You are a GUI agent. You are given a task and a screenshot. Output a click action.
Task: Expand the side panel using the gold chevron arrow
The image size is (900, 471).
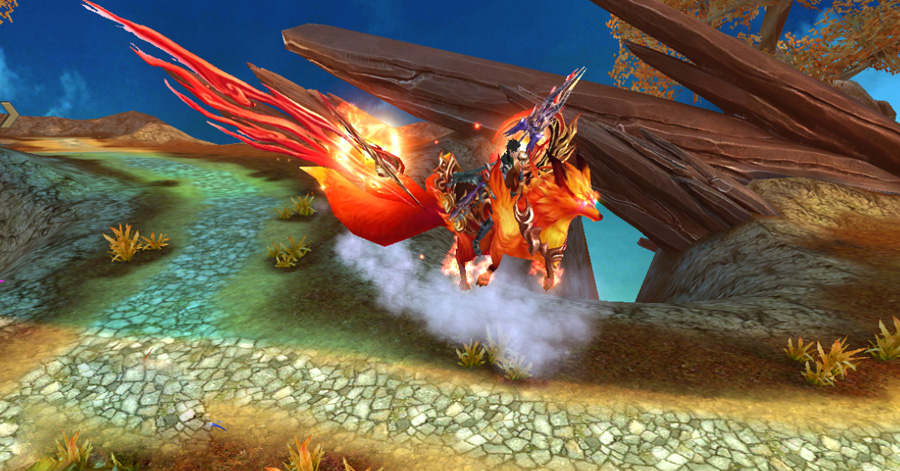click(8, 115)
